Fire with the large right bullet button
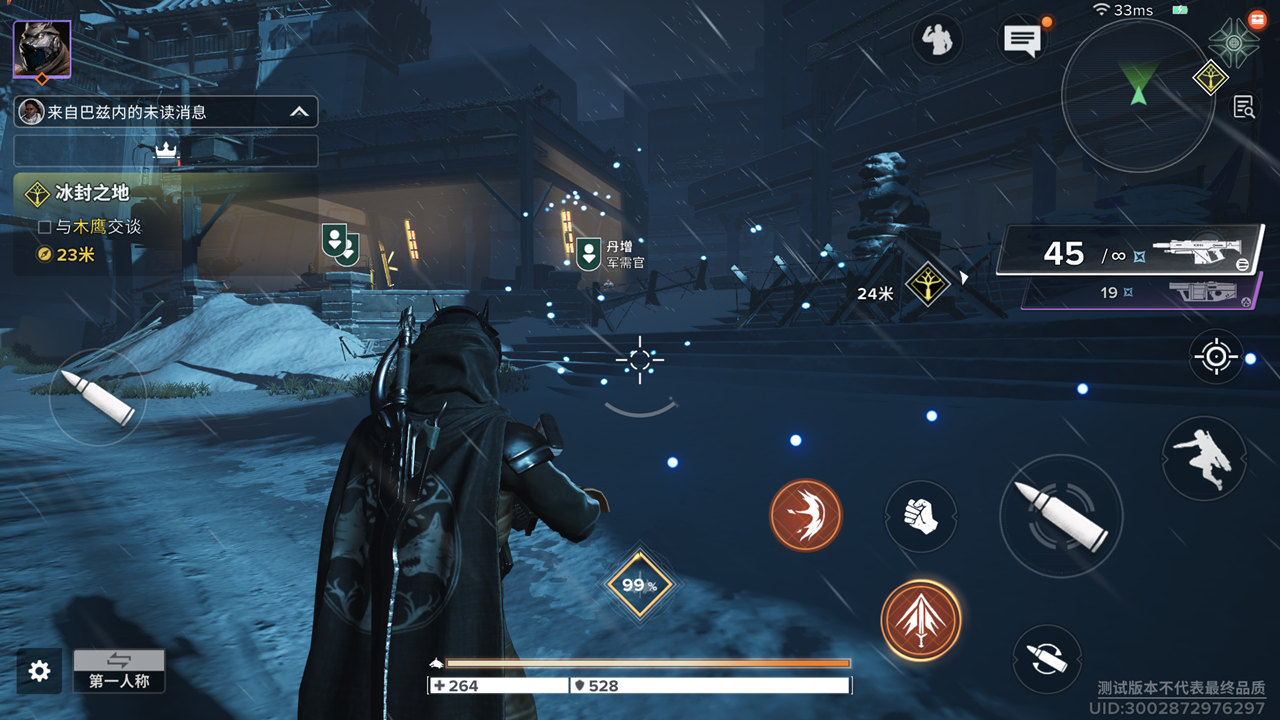 point(1060,515)
